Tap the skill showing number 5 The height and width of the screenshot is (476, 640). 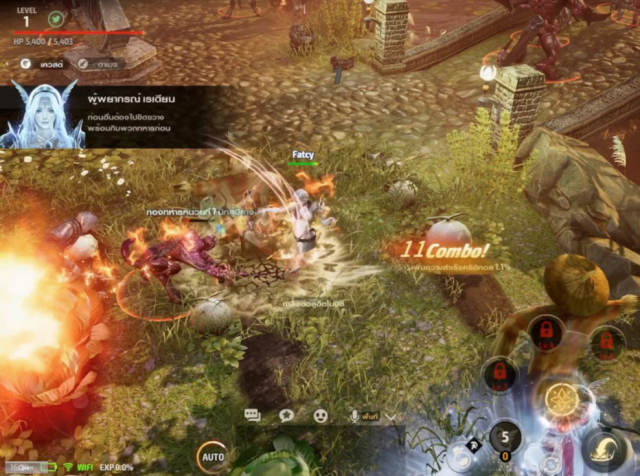(507, 439)
